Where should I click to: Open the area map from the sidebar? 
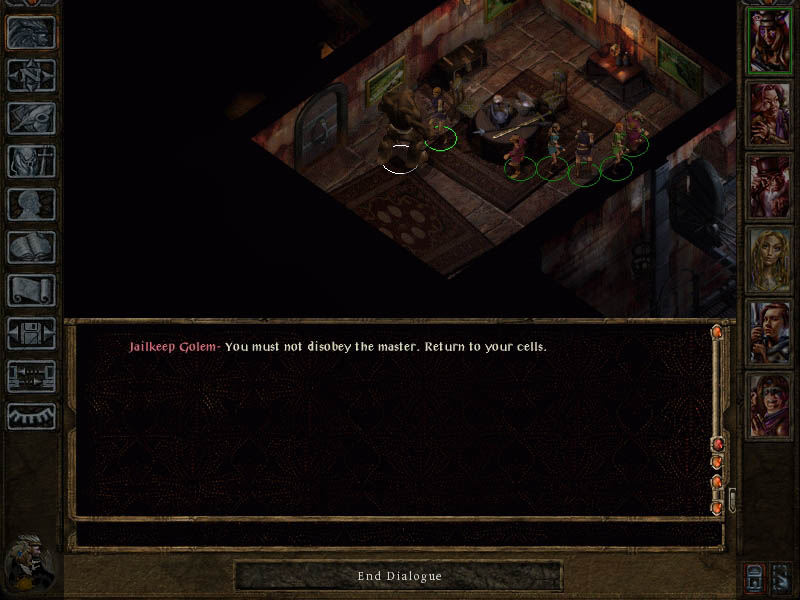(x=31, y=76)
